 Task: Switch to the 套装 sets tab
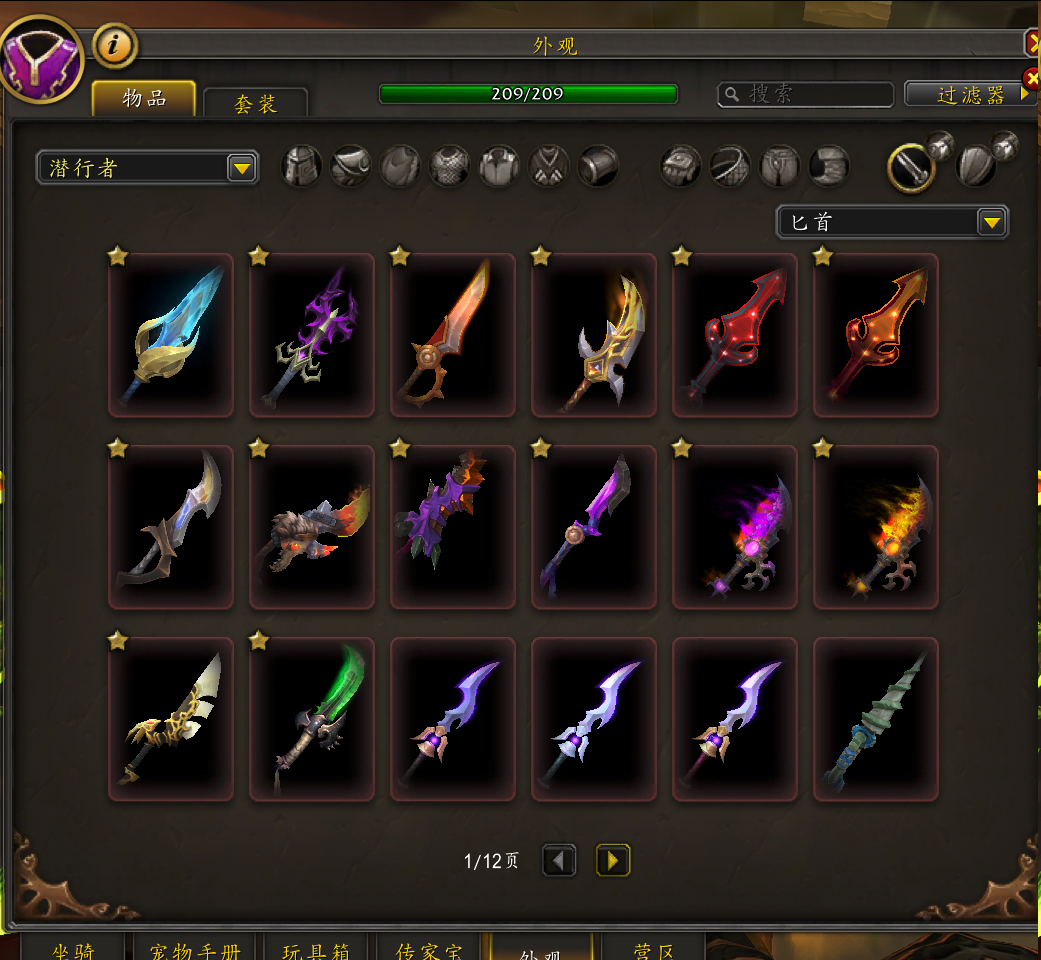[255, 103]
